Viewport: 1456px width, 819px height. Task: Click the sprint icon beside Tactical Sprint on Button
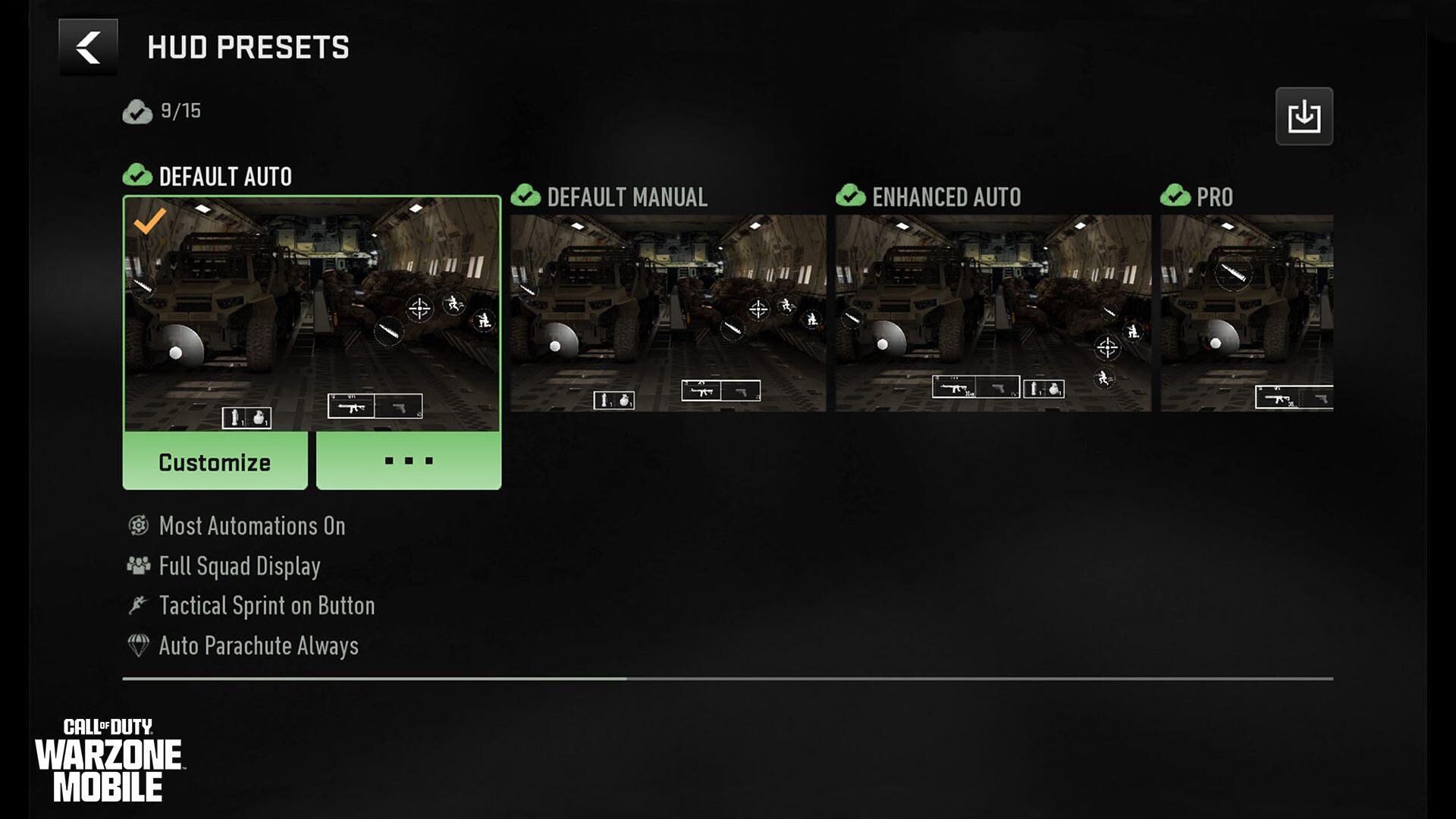137,605
